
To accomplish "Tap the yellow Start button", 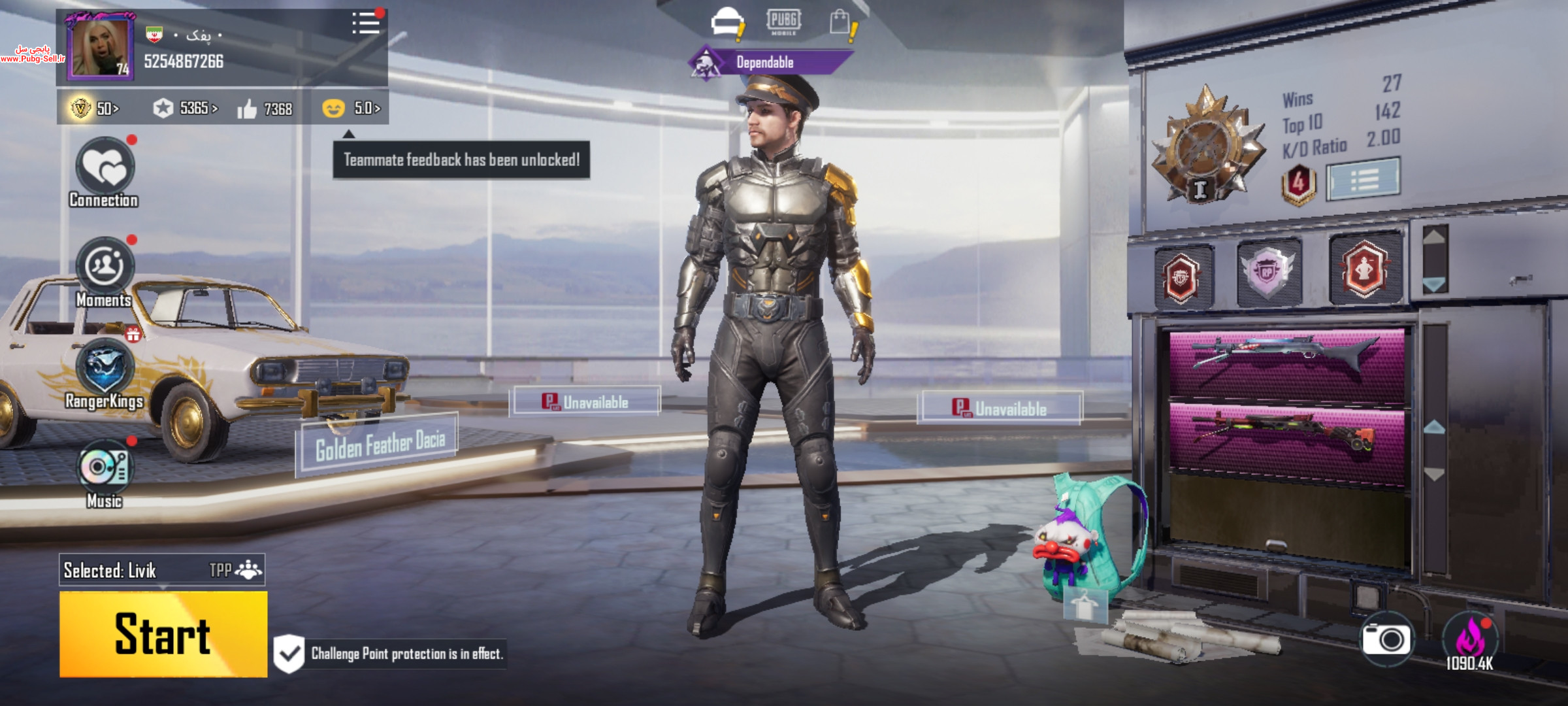I will tap(163, 633).
